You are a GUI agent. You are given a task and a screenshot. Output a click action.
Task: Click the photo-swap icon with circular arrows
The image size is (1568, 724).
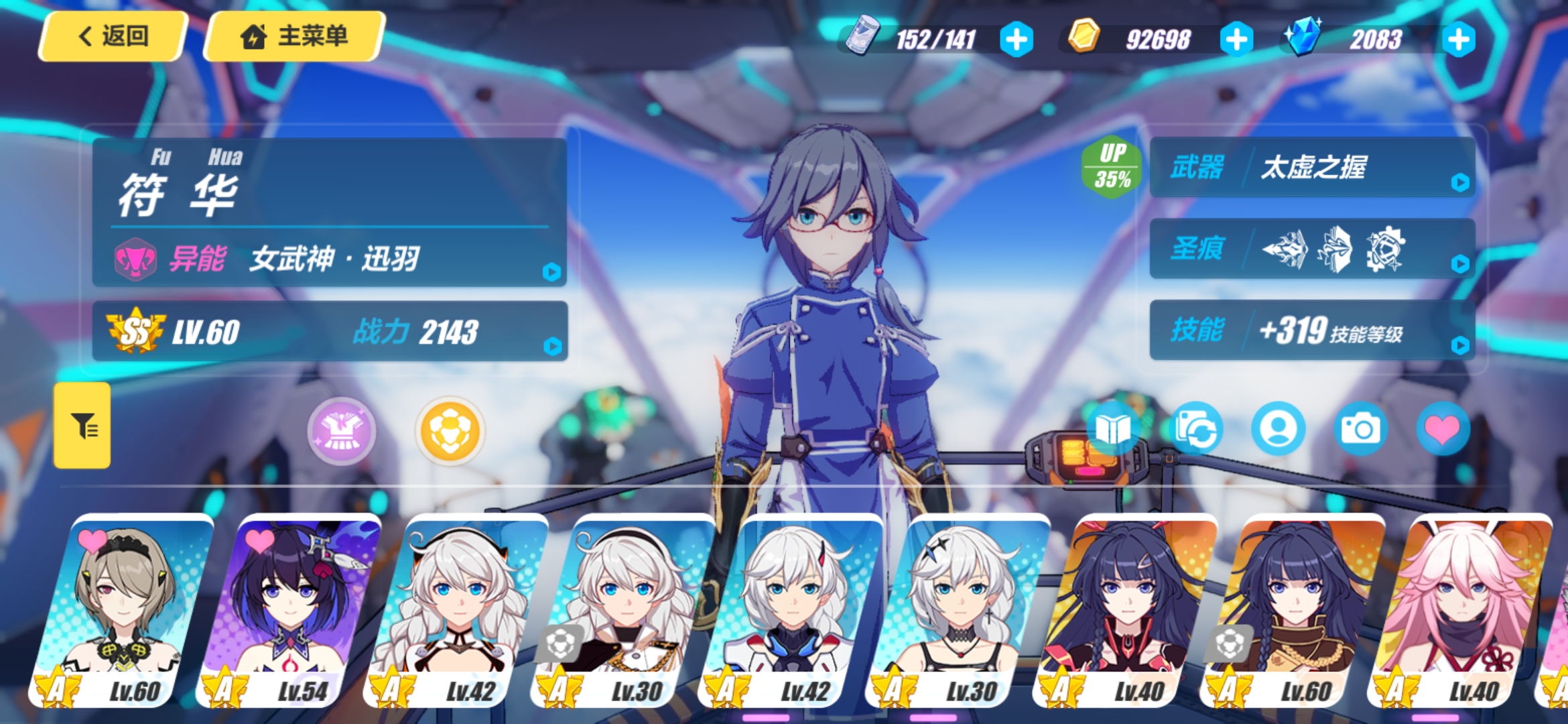[1196, 429]
